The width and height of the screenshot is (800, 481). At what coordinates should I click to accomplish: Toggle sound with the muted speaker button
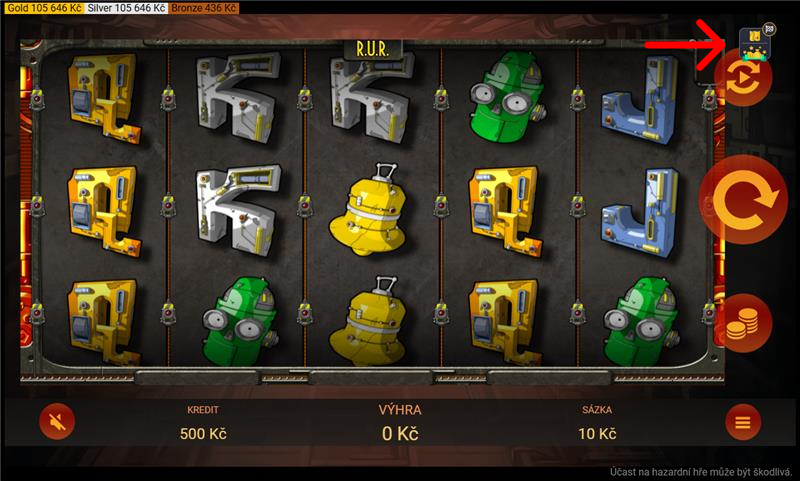coord(58,423)
